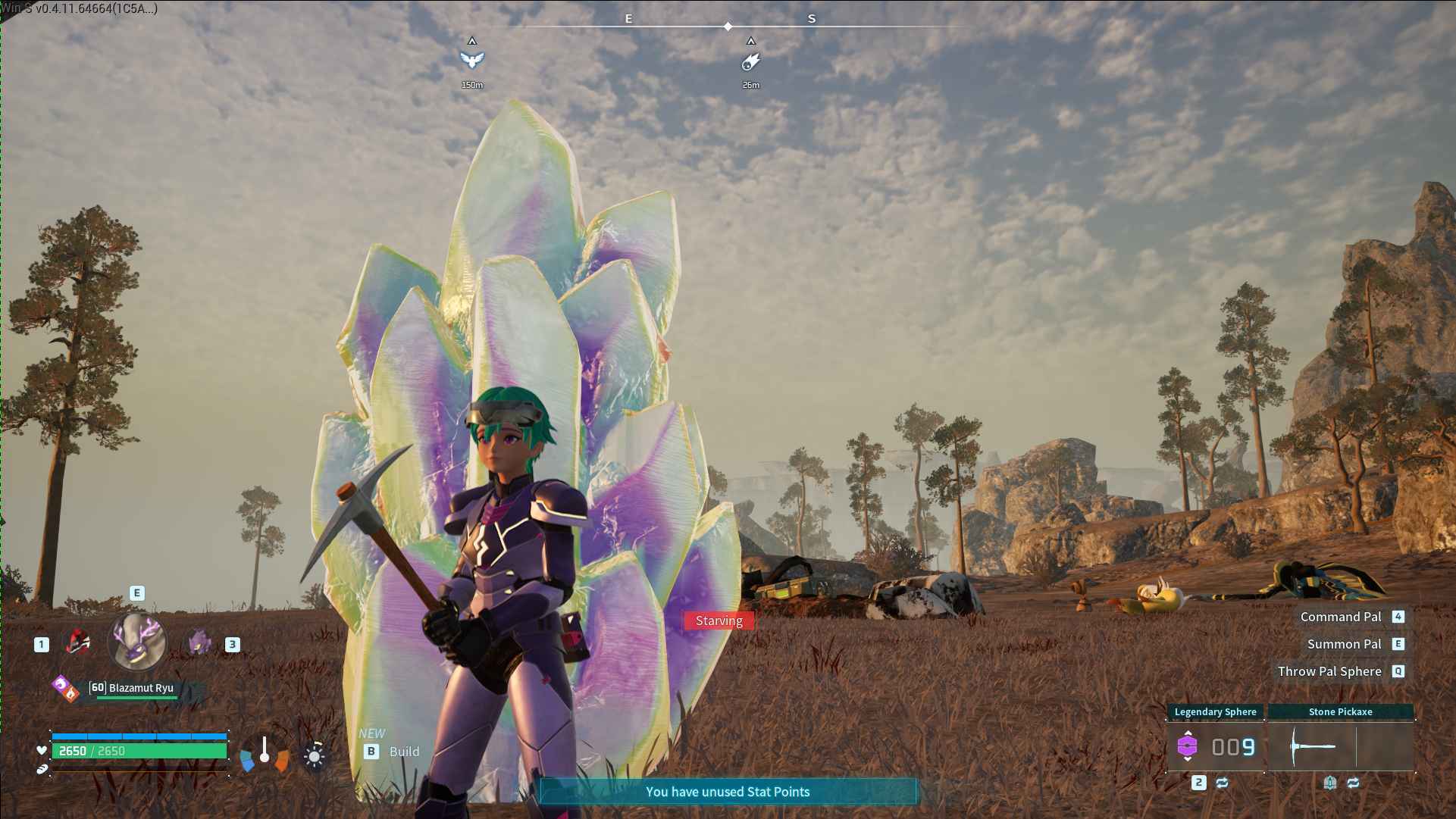Viewport: 1456px width, 819px height.
Task: Click the thermometer temperature gauge
Action: 265,752
